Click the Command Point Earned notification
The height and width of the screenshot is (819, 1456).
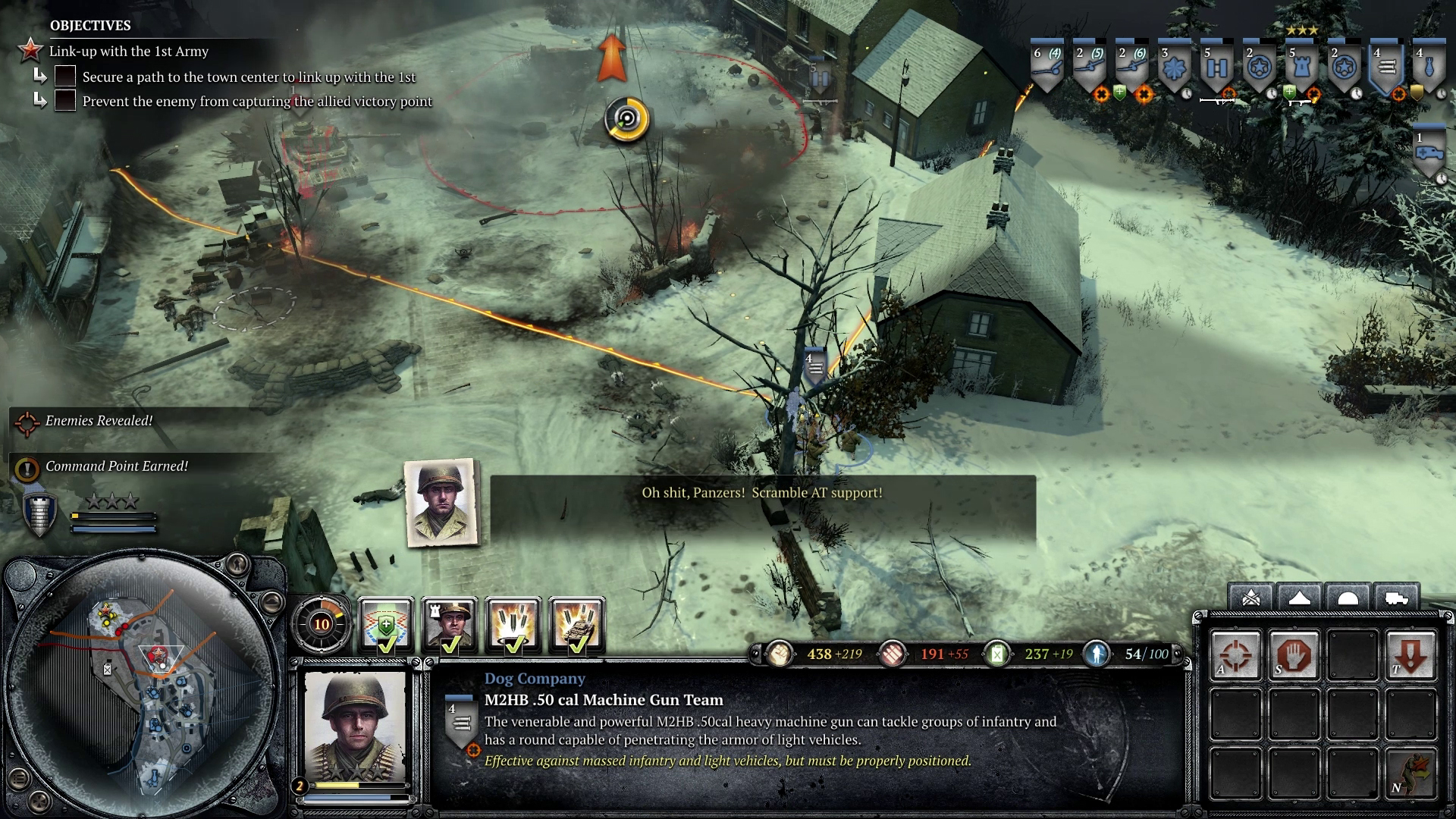pyautogui.click(x=116, y=466)
